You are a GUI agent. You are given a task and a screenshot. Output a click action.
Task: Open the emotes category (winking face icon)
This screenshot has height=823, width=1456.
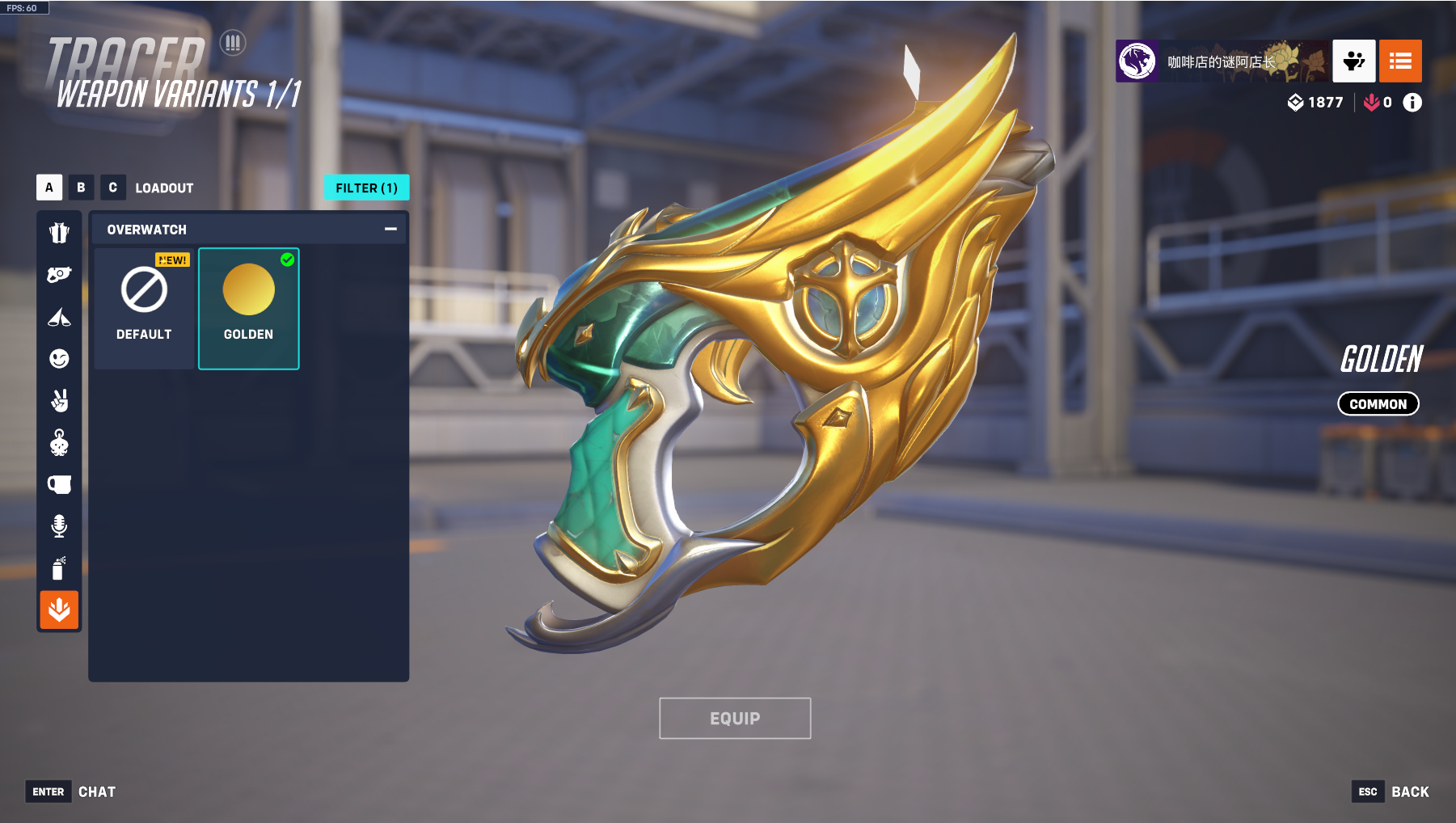[x=59, y=358]
